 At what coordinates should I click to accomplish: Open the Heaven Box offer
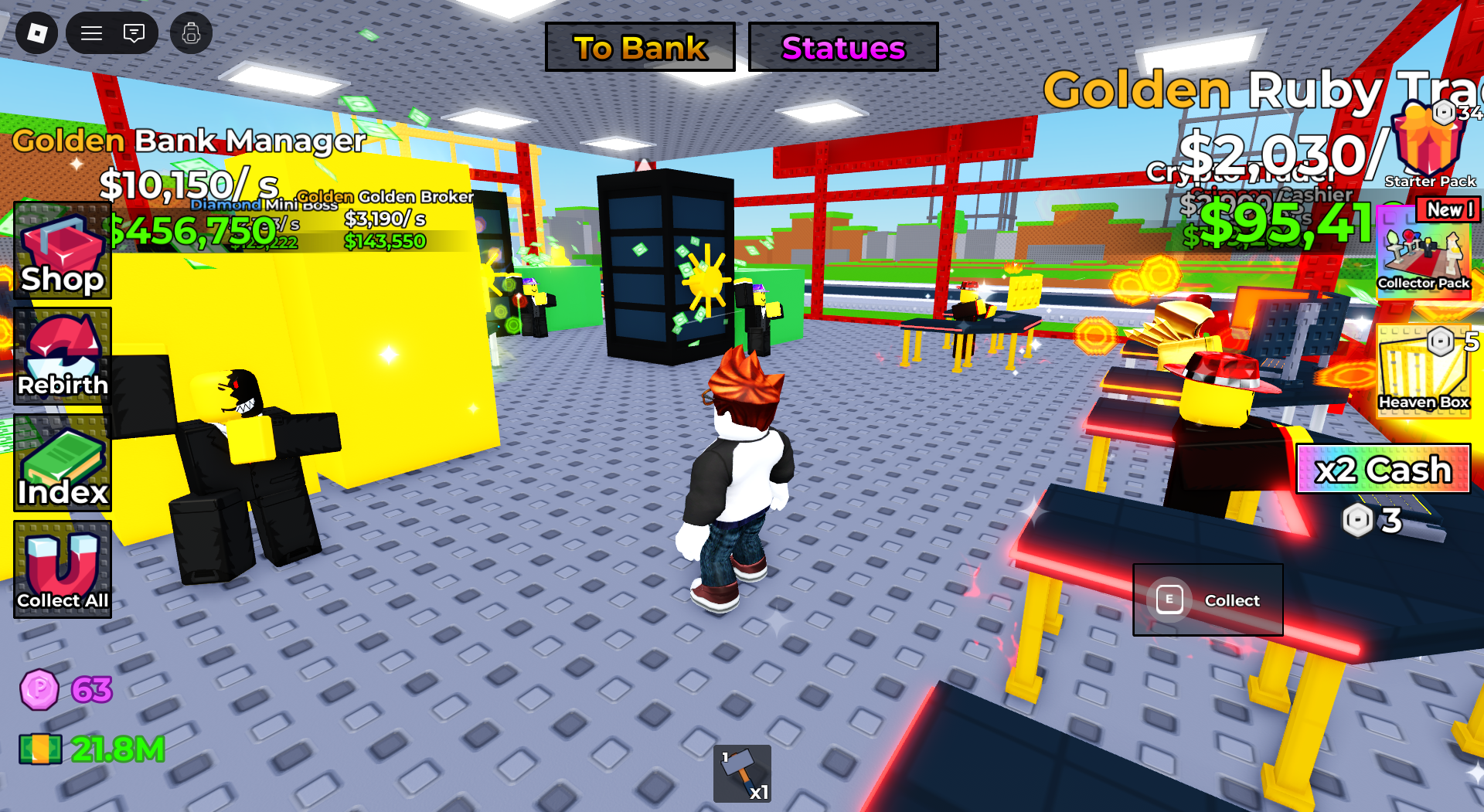click(1424, 371)
